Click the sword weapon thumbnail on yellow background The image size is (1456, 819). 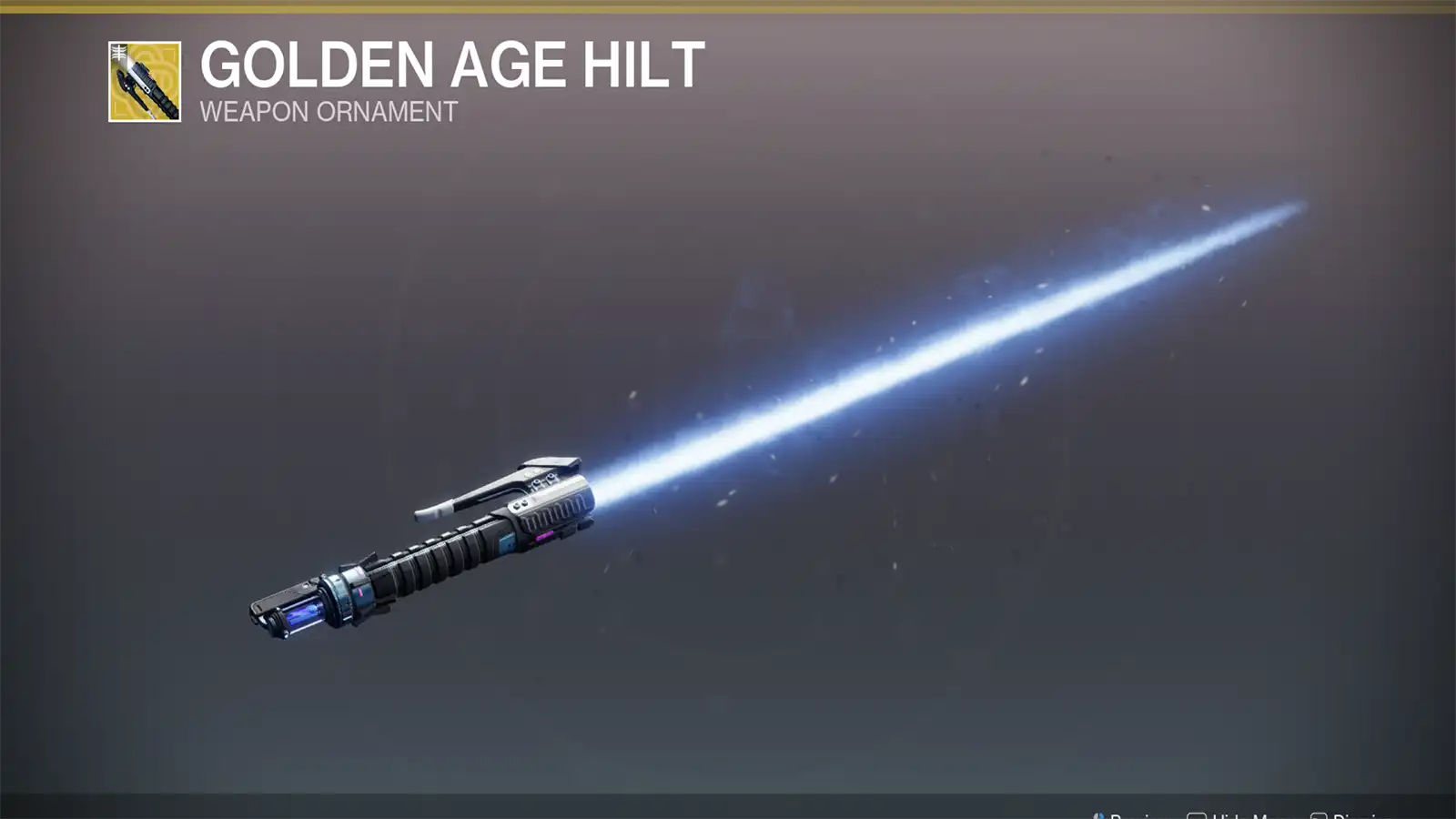click(x=146, y=82)
